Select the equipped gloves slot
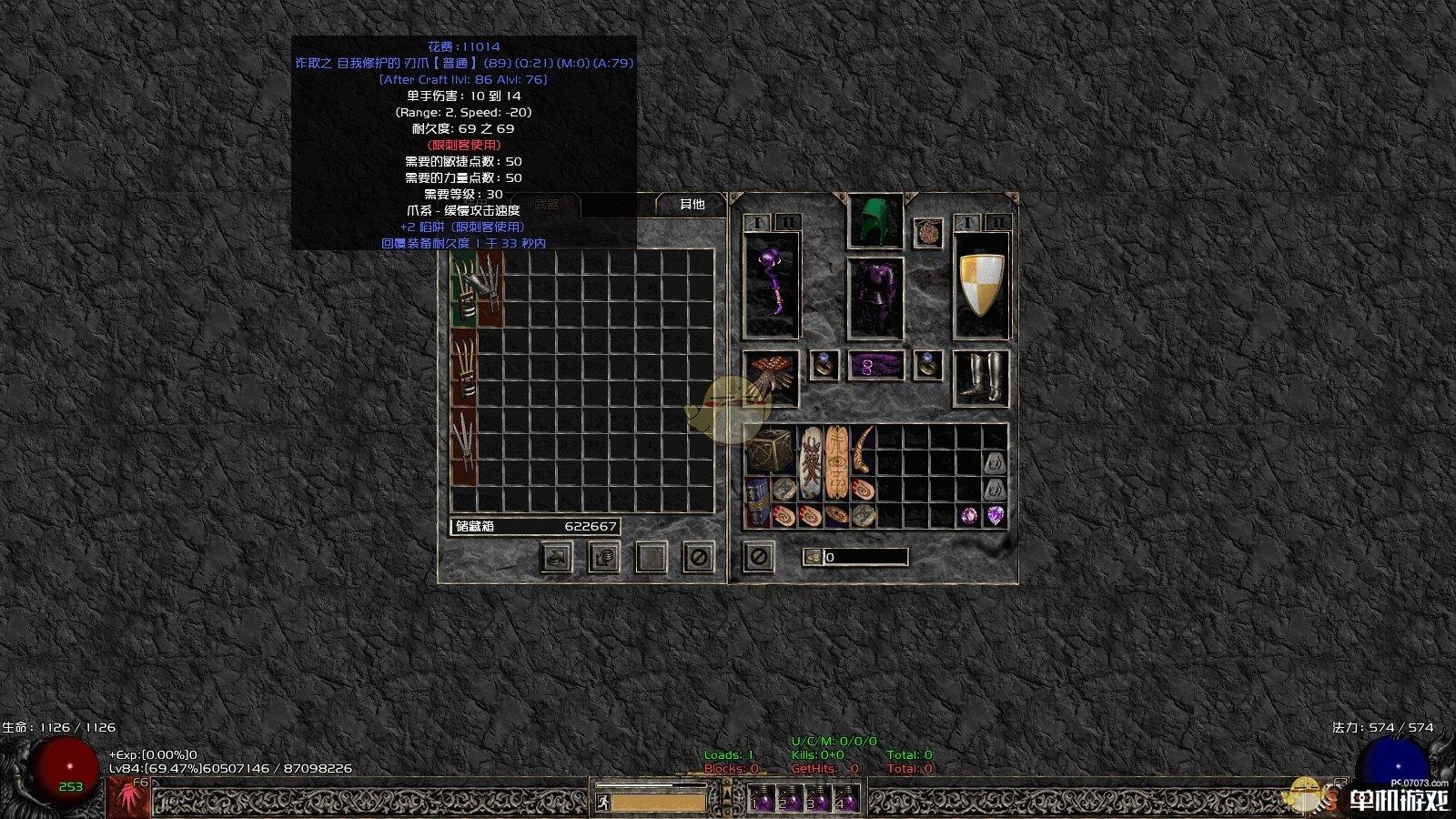 click(771, 377)
